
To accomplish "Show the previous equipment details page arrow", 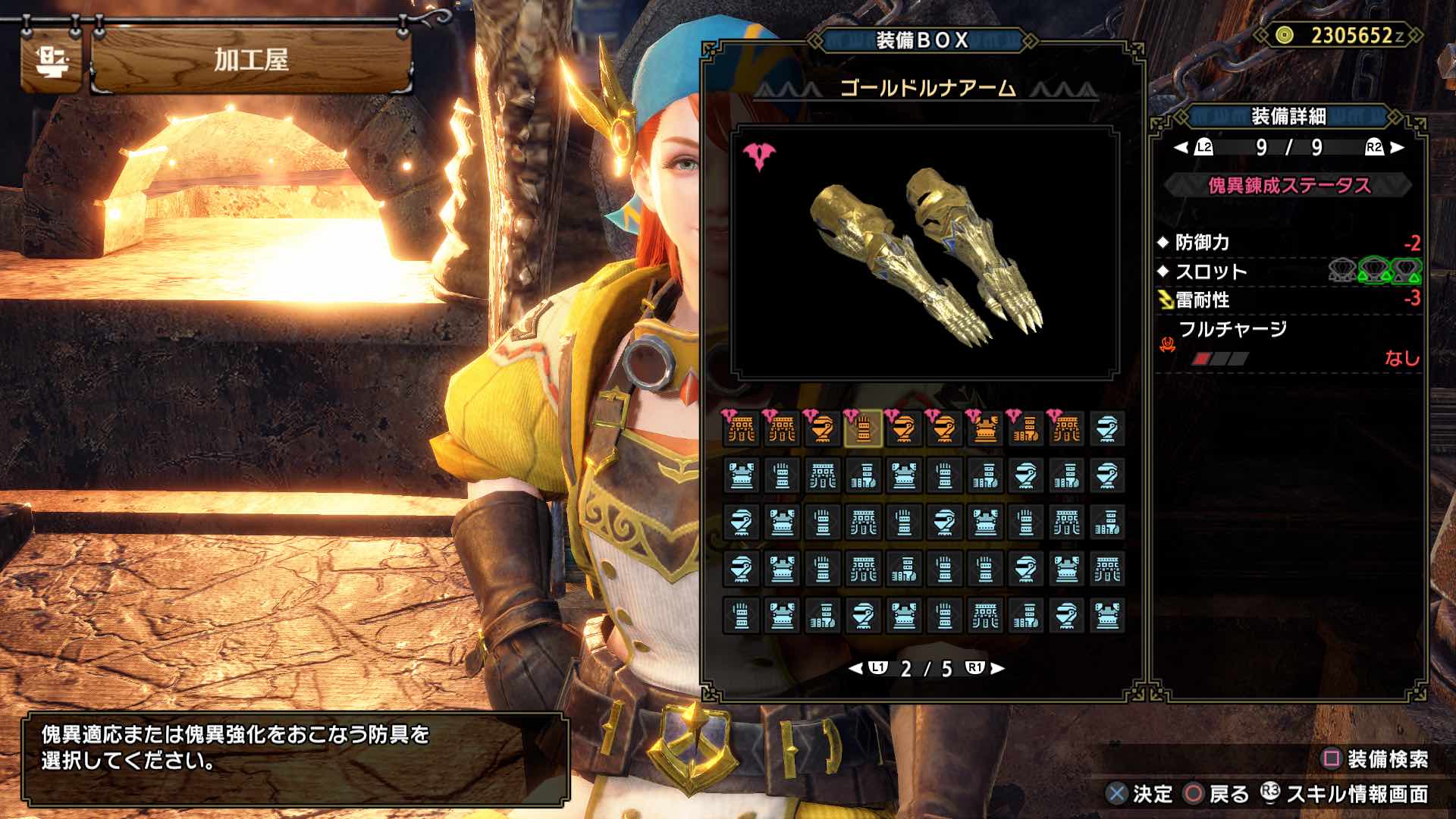I will 1181,148.
